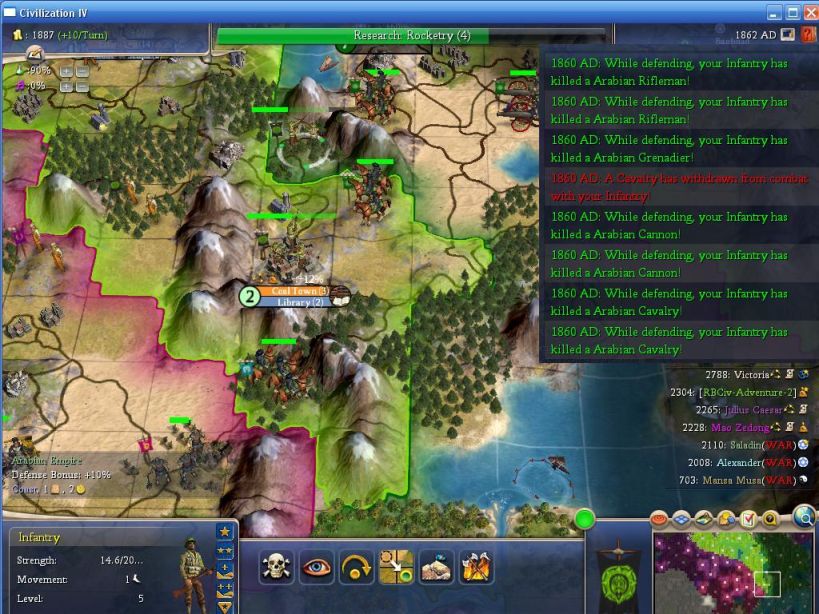
Task: Open the red question mark Civilopedia button
Action: pyautogui.click(x=808, y=35)
